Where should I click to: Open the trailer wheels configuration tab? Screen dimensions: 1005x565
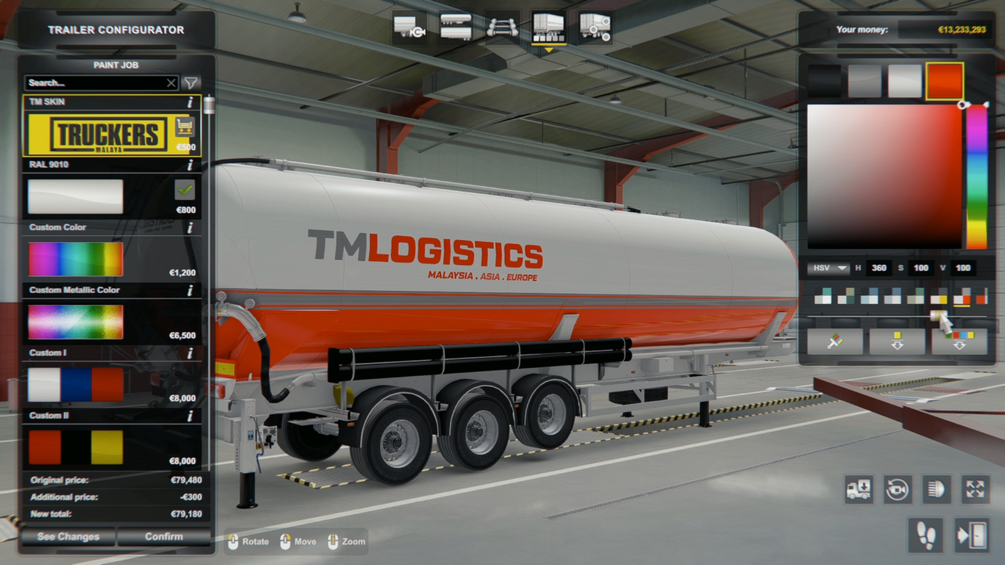tap(594, 27)
